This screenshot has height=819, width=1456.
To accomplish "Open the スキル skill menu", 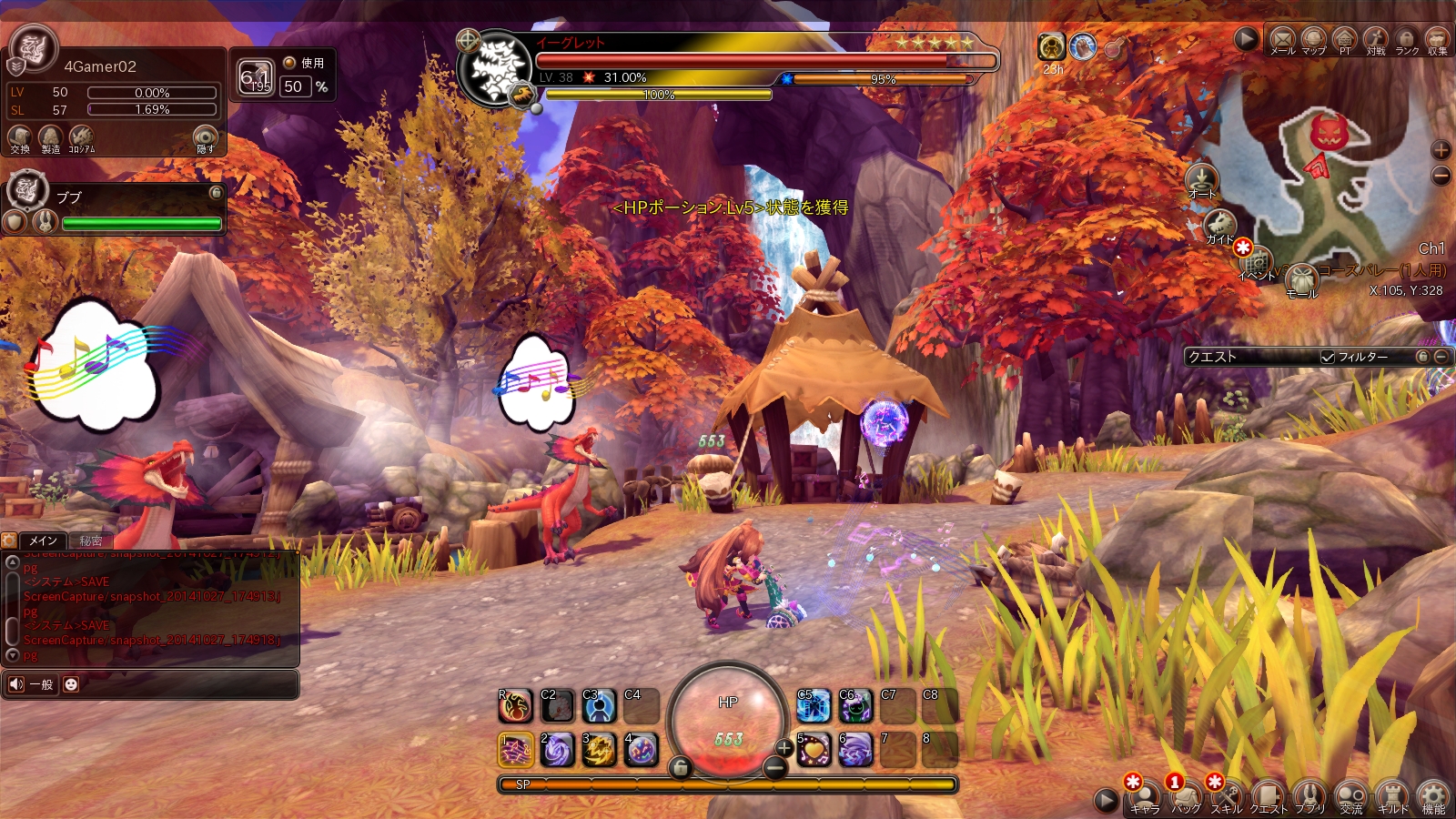I will click(1226, 796).
